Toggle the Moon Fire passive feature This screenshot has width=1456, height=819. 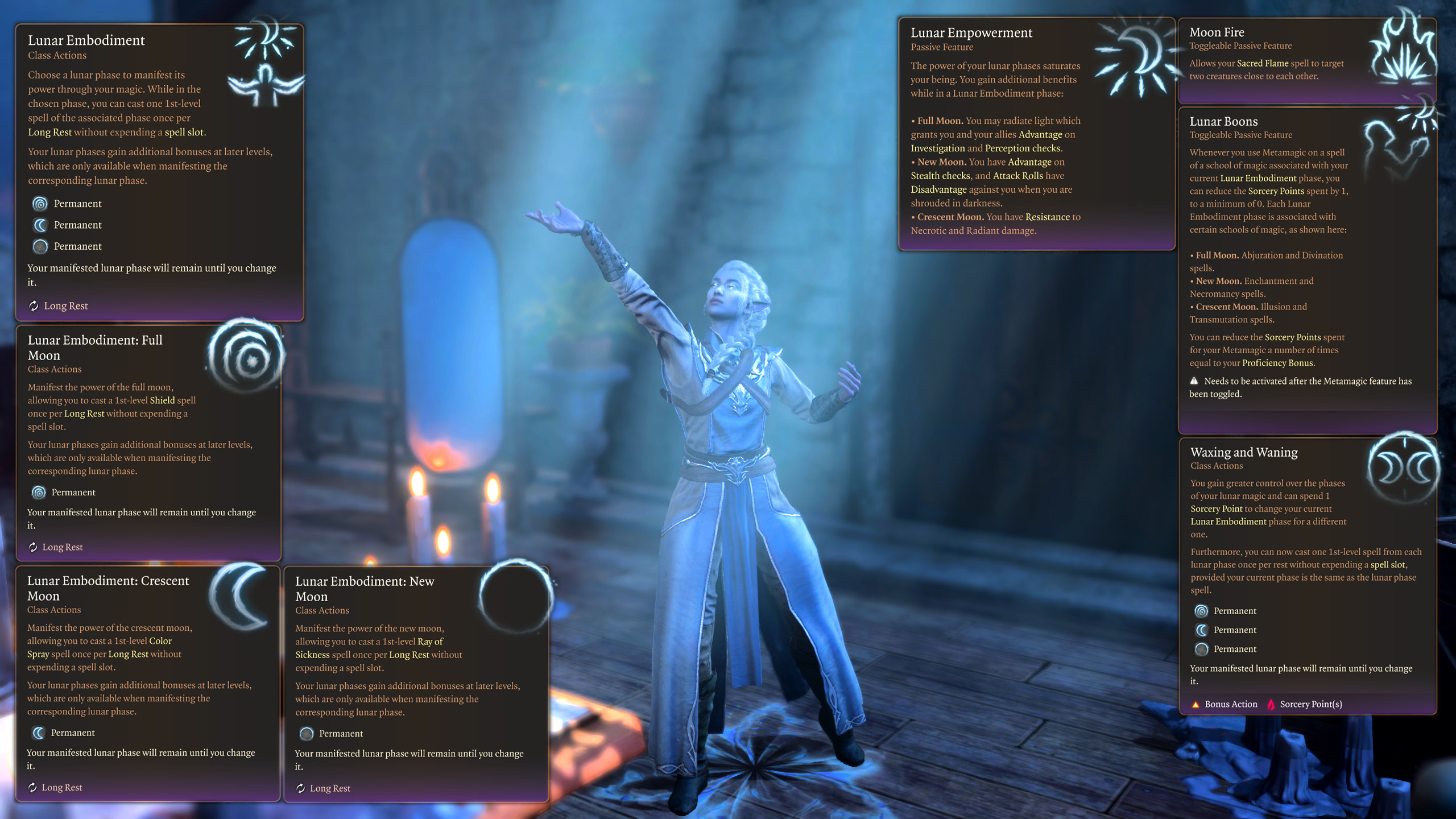pos(1218,32)
